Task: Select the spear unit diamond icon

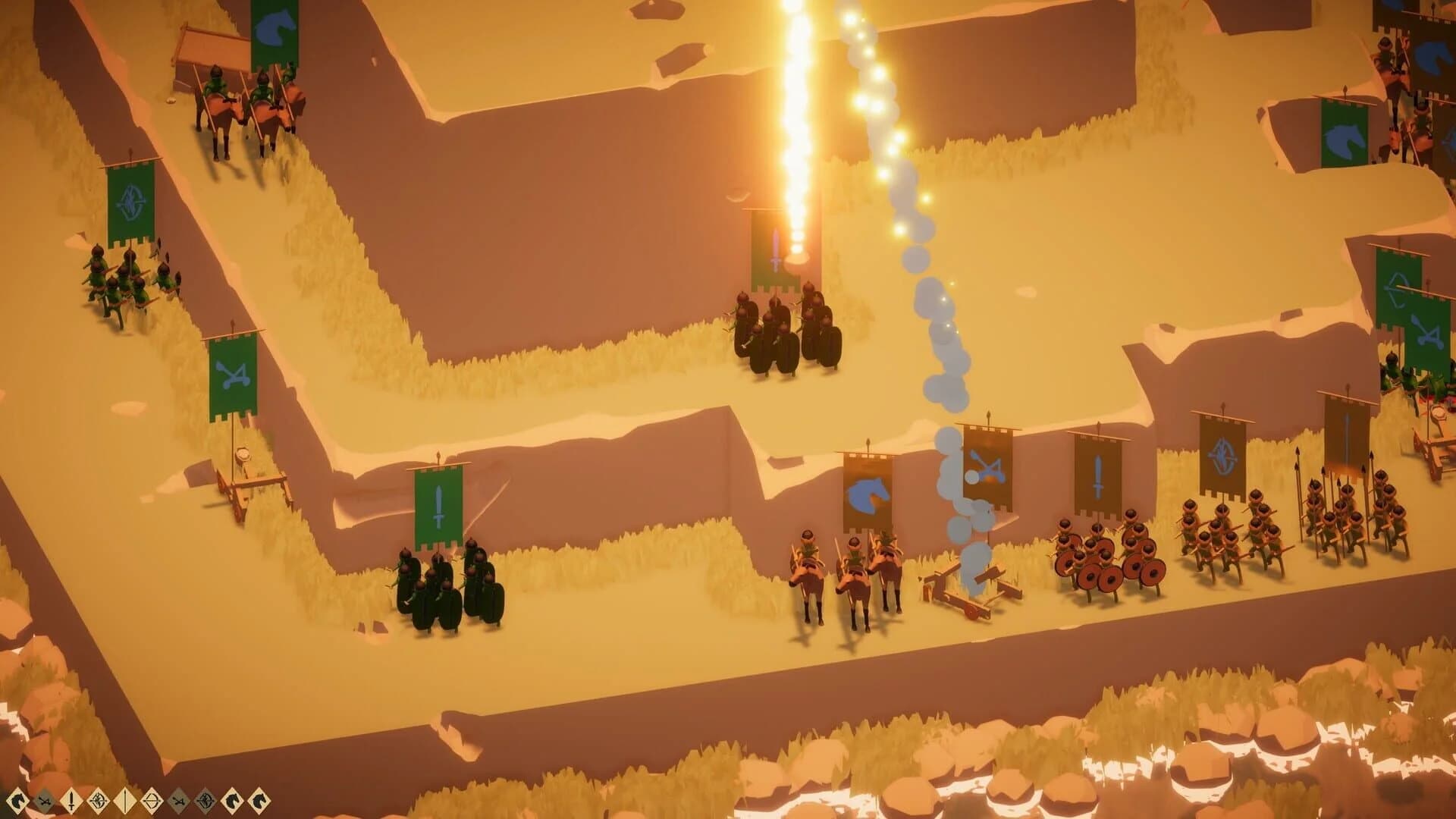Action: (x=124, y=800)
